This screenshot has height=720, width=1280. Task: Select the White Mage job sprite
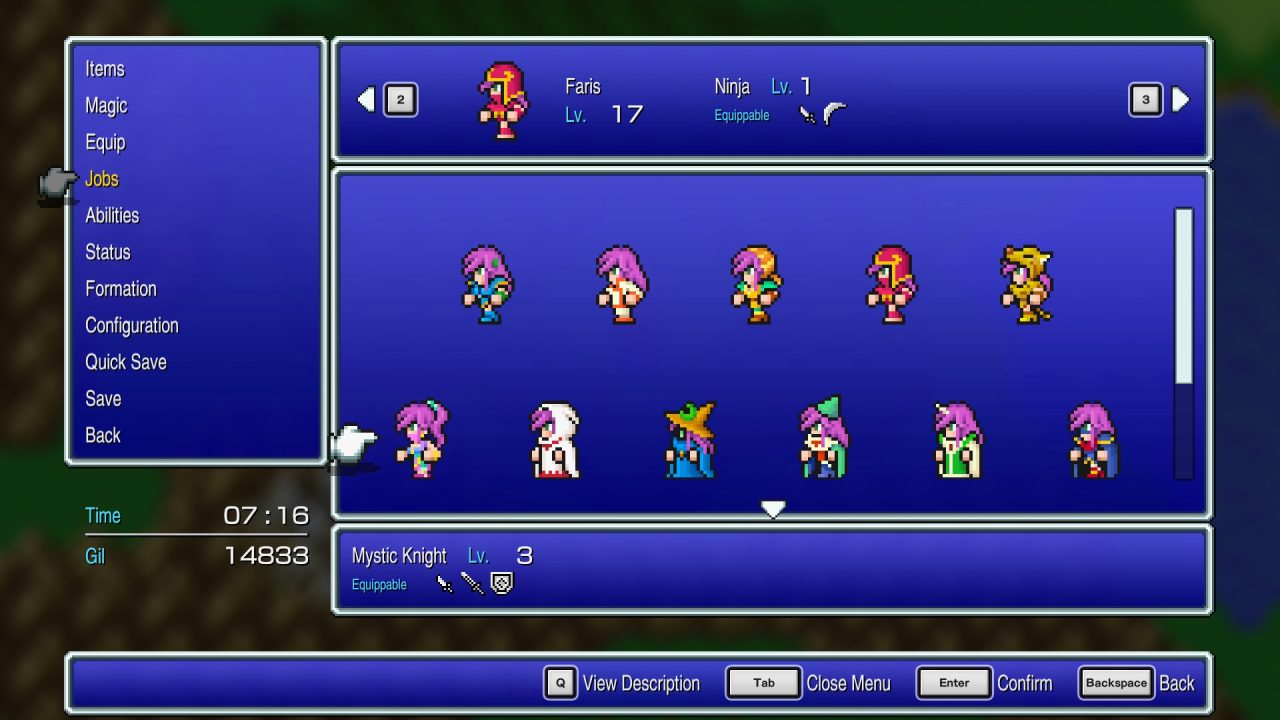coord(555,440)
